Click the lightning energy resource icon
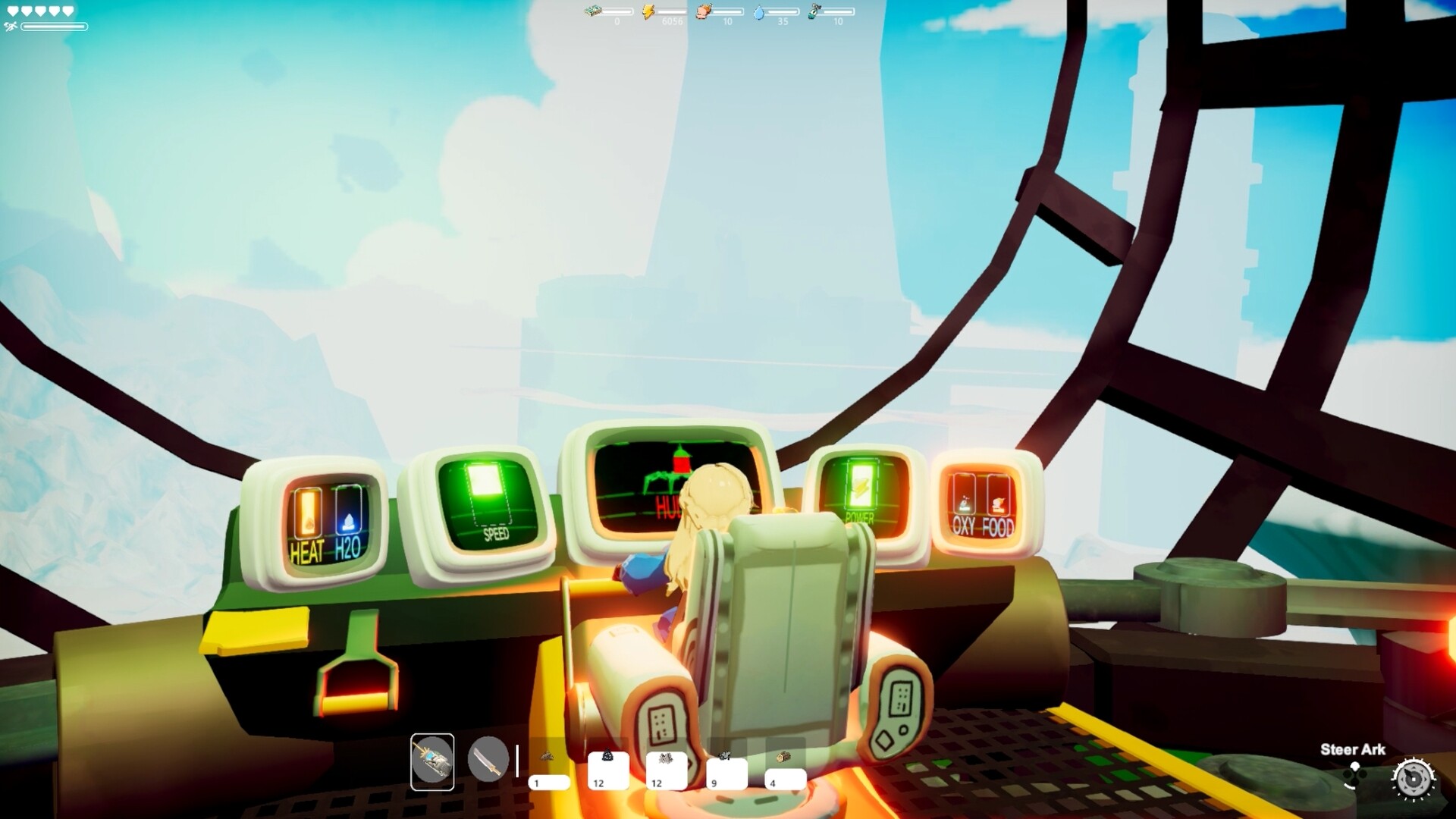 point(648,11)
